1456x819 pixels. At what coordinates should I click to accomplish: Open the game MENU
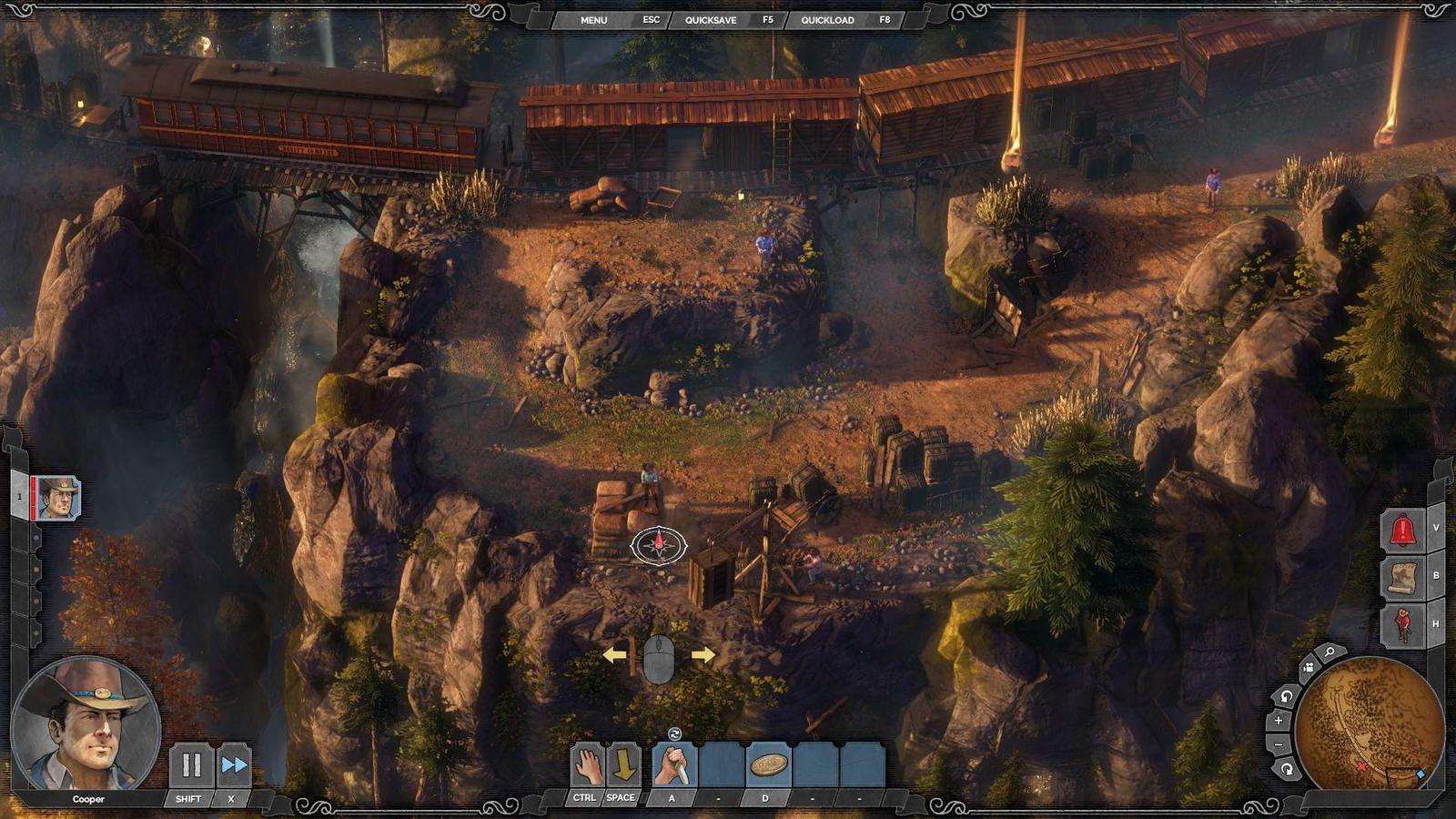click(x=593, y=20)
